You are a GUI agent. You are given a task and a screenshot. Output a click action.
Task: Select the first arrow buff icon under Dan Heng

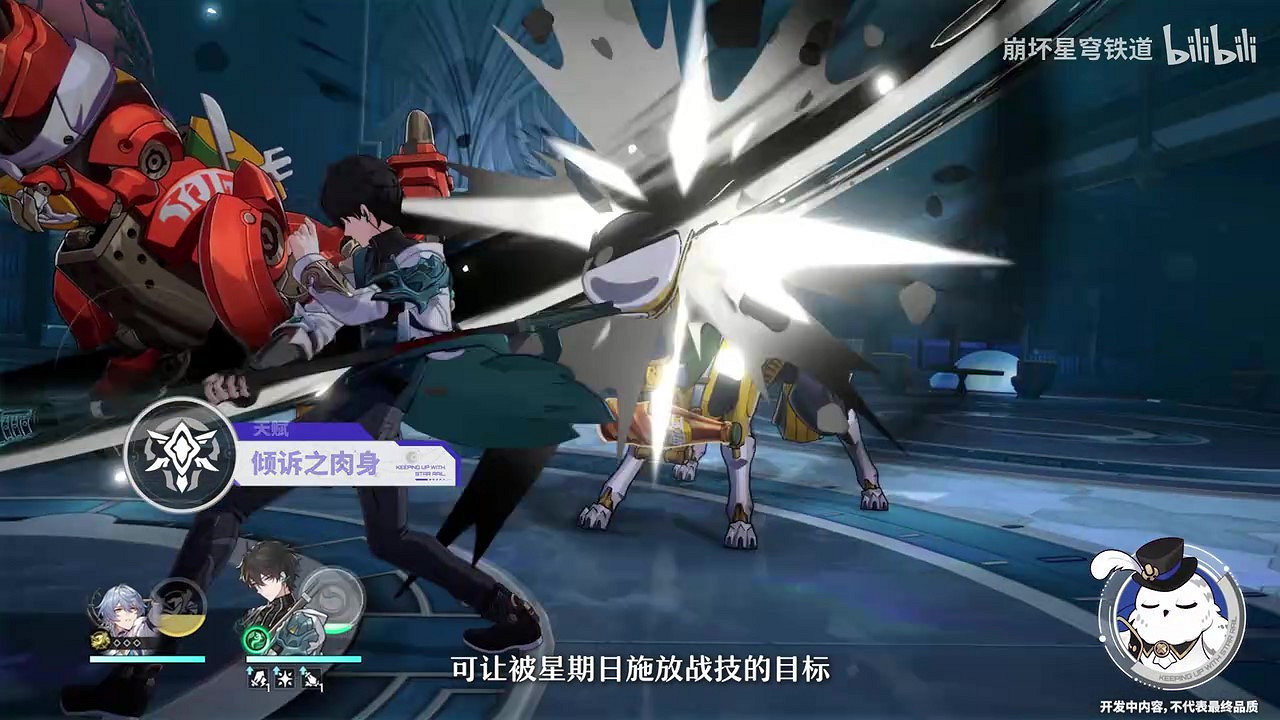coord(256,677)
